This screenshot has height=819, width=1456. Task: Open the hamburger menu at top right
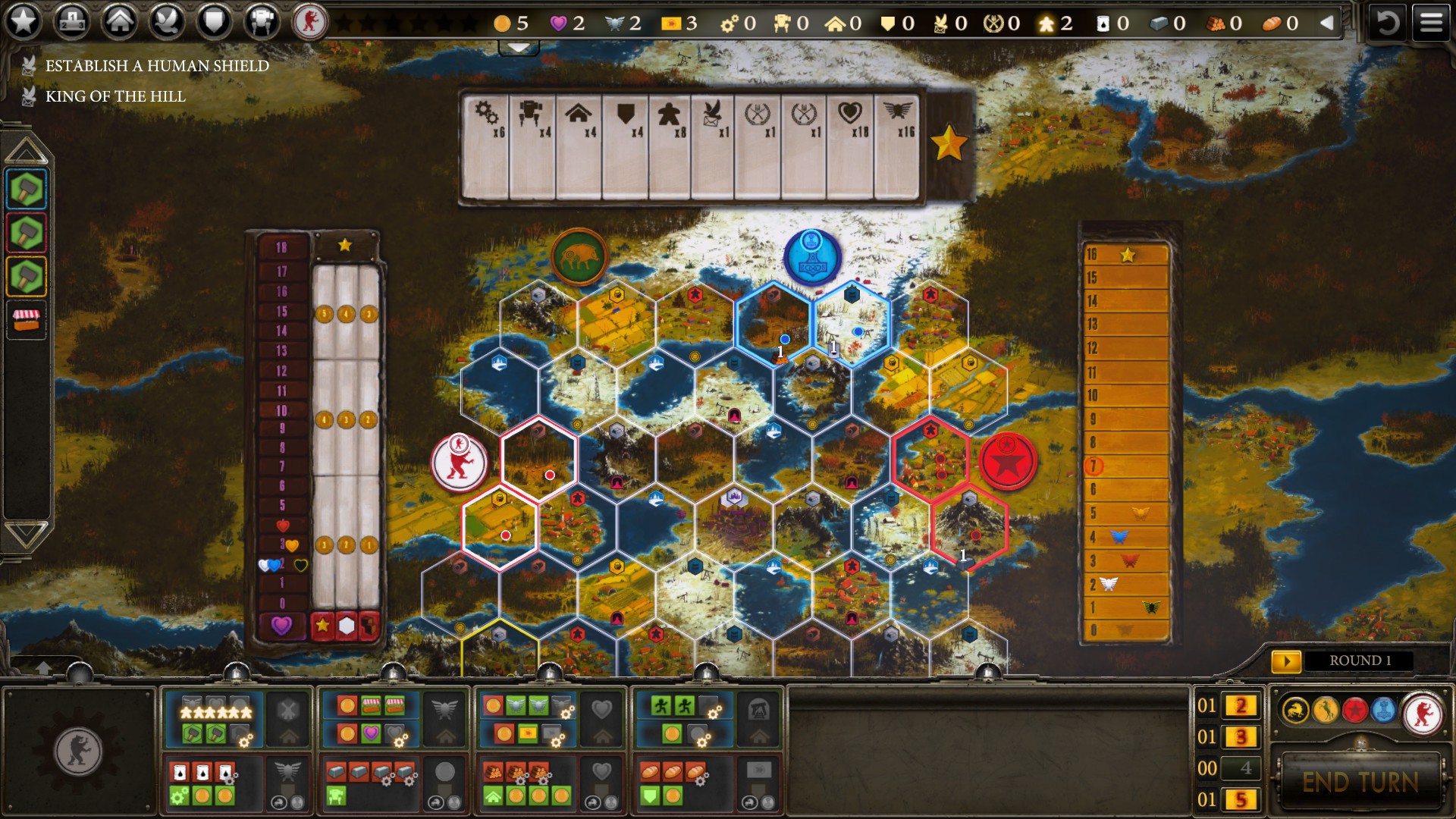1432,20
